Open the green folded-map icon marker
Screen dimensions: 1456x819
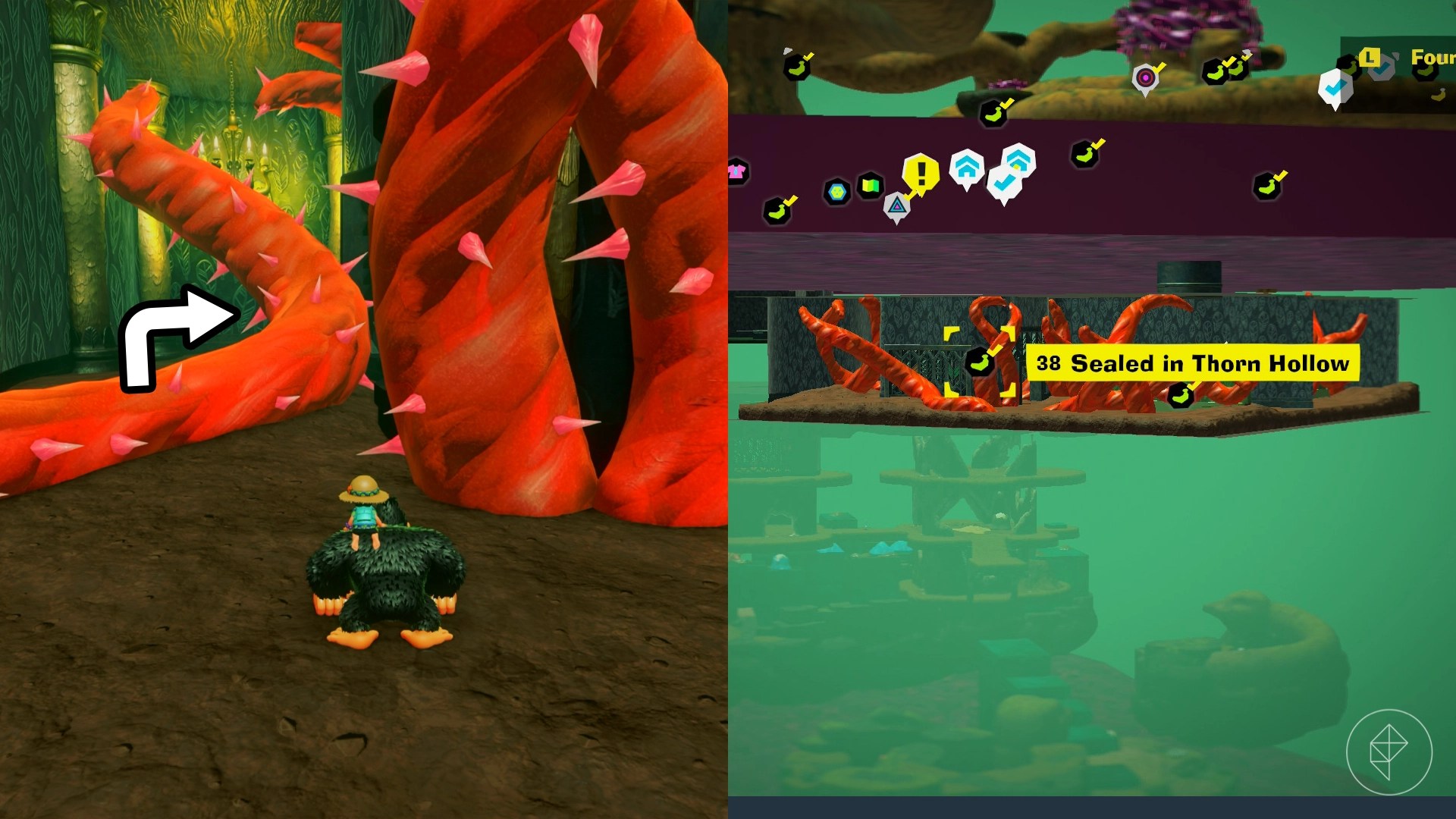871,186
